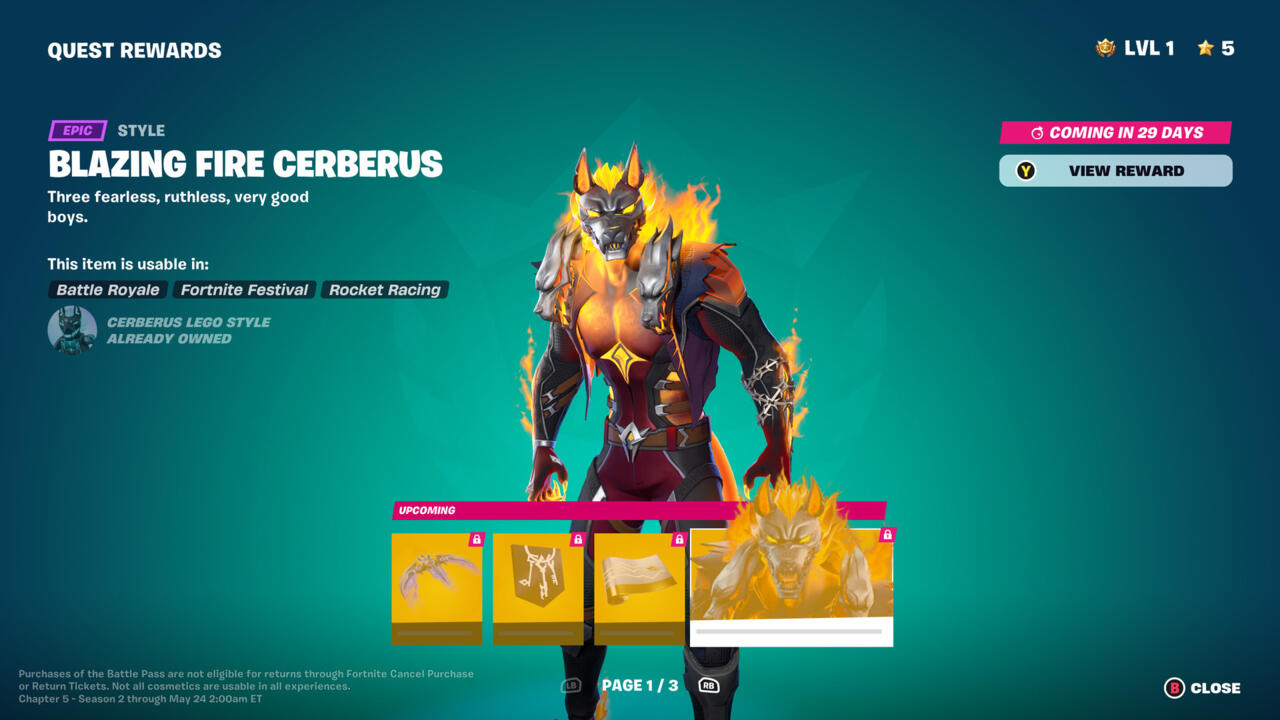Click the Battle Royale mode tag
Image resolution: width=1280 pixels, height=720 pixels.
(108, 290)
